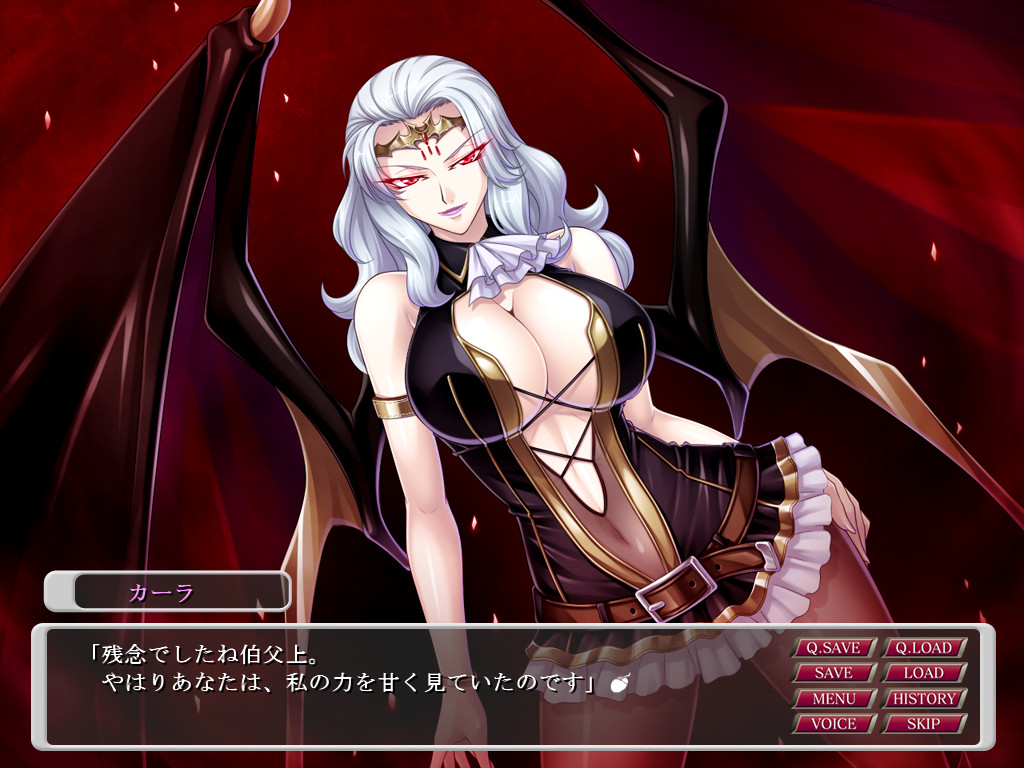This screenshot has width=1024, height=768.
Task: Show the dialogue HISTORY log
Action: [923, 698]
